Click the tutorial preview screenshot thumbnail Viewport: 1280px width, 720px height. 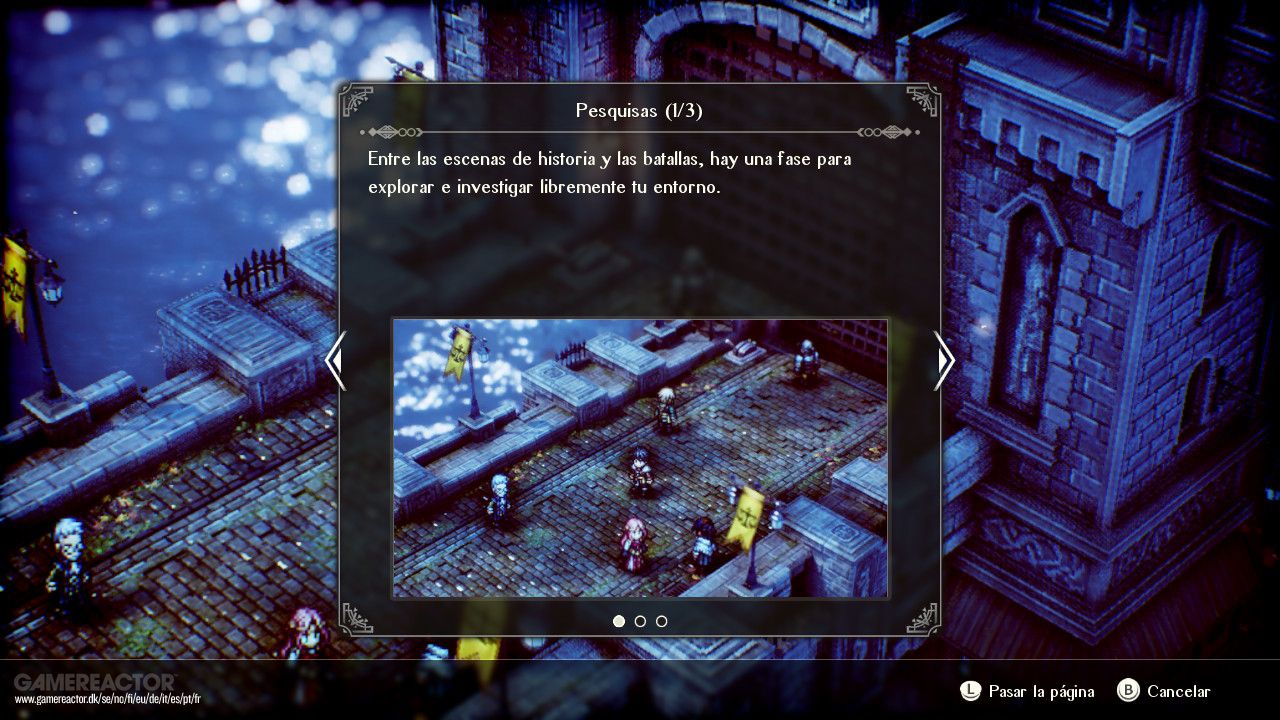click(640, 457)
